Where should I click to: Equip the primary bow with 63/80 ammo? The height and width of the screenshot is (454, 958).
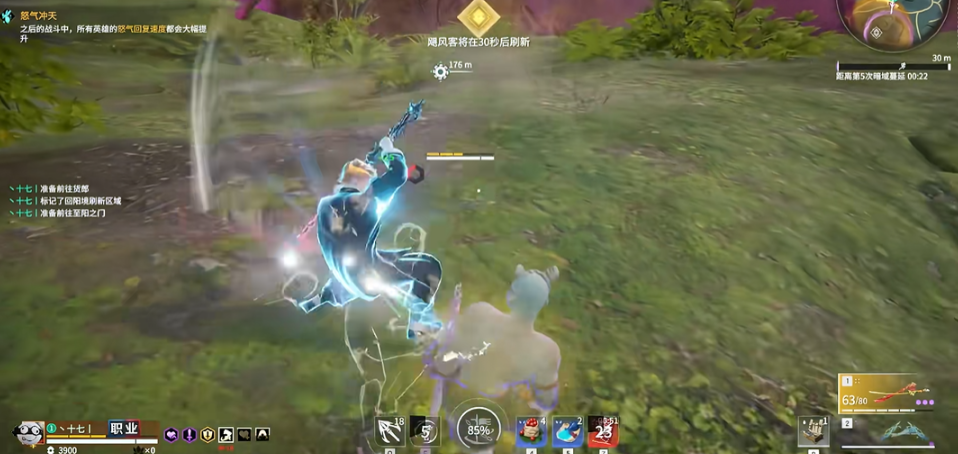890,392
